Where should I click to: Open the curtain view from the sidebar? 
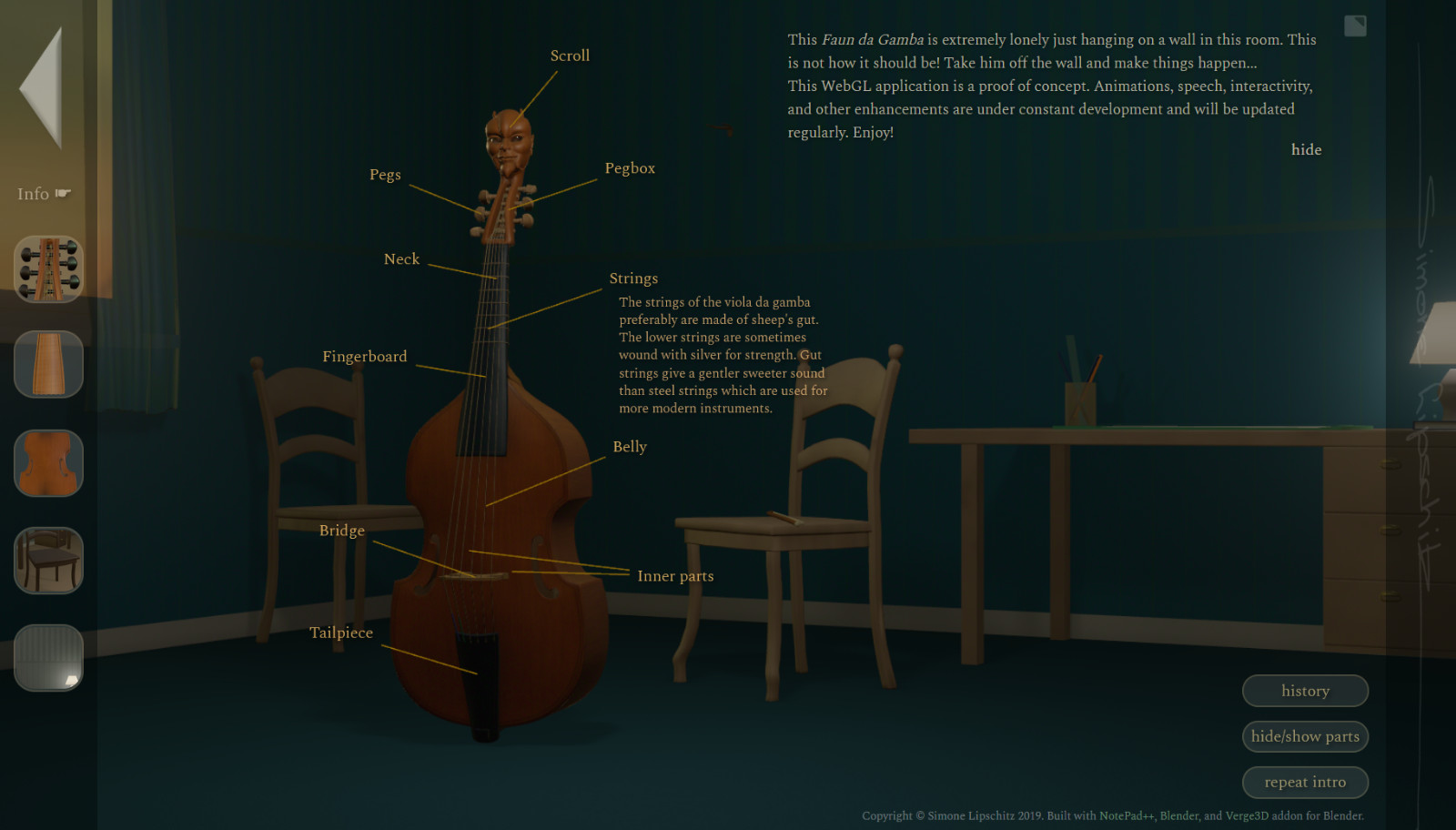(x=47, y=657)
